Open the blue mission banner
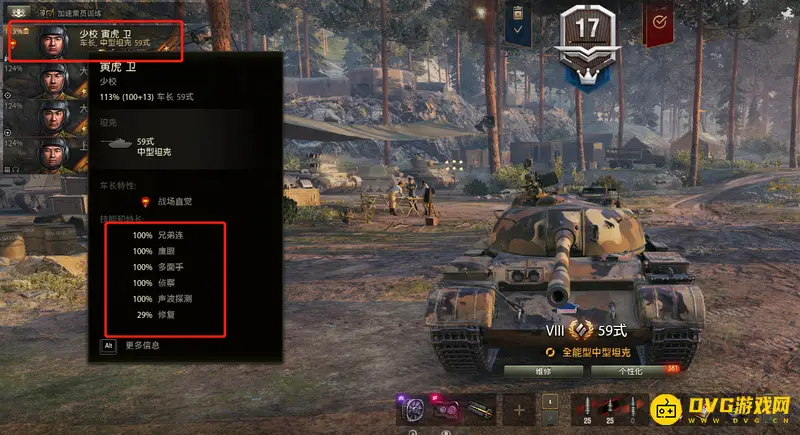 (519, 22)
